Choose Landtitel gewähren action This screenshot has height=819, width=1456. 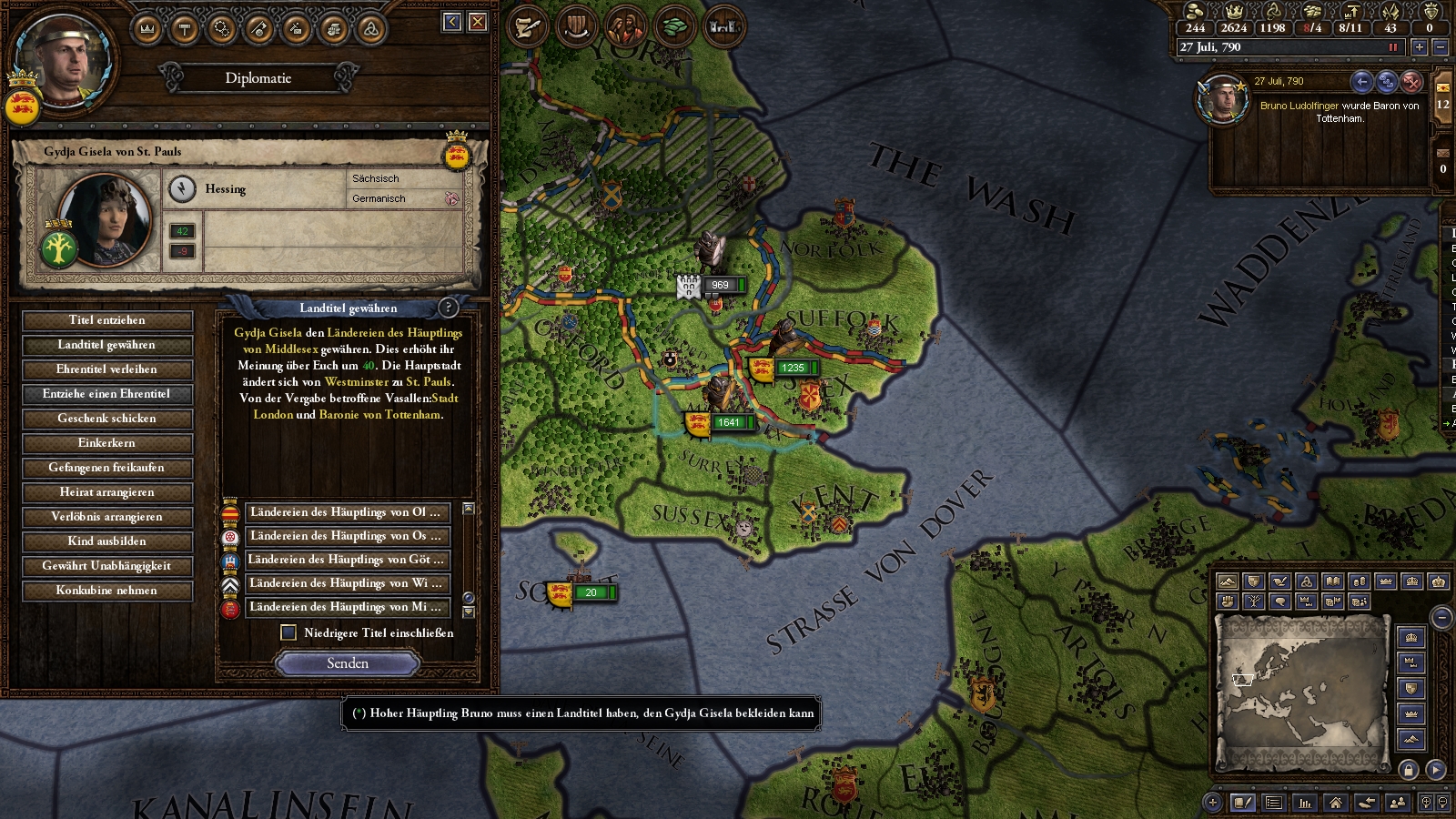(x=106, y=345)
